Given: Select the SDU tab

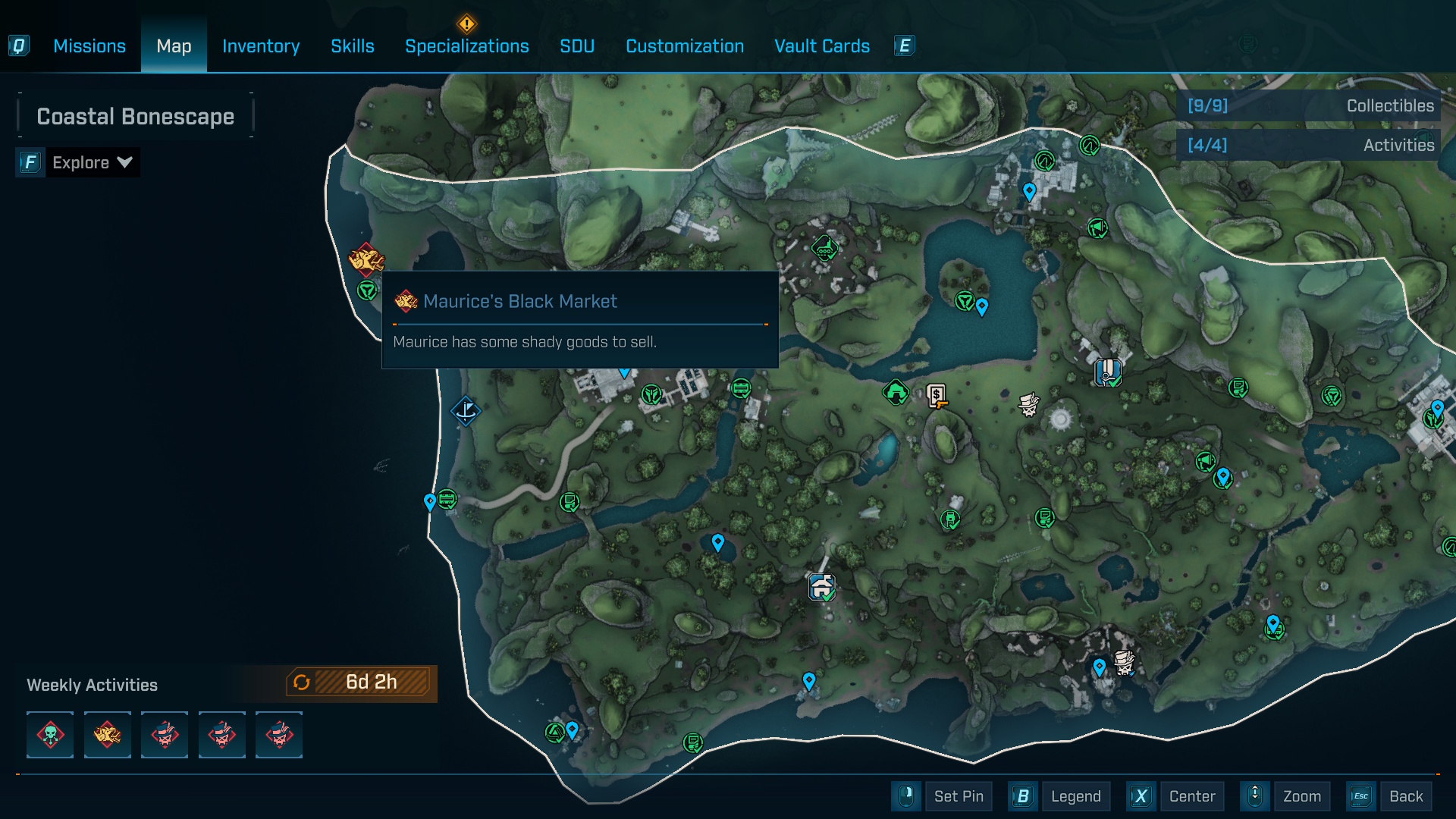Looking at the screenshot, I should coord(576,46).
